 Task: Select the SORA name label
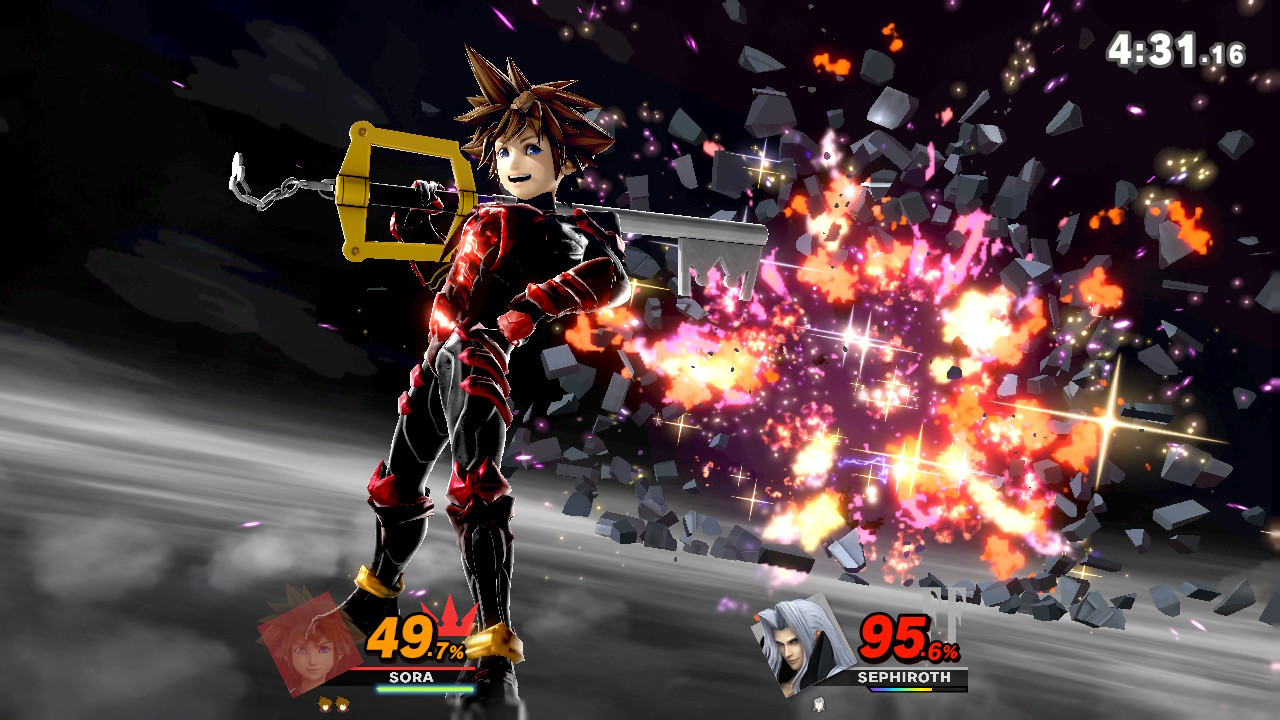pos(411,676)
